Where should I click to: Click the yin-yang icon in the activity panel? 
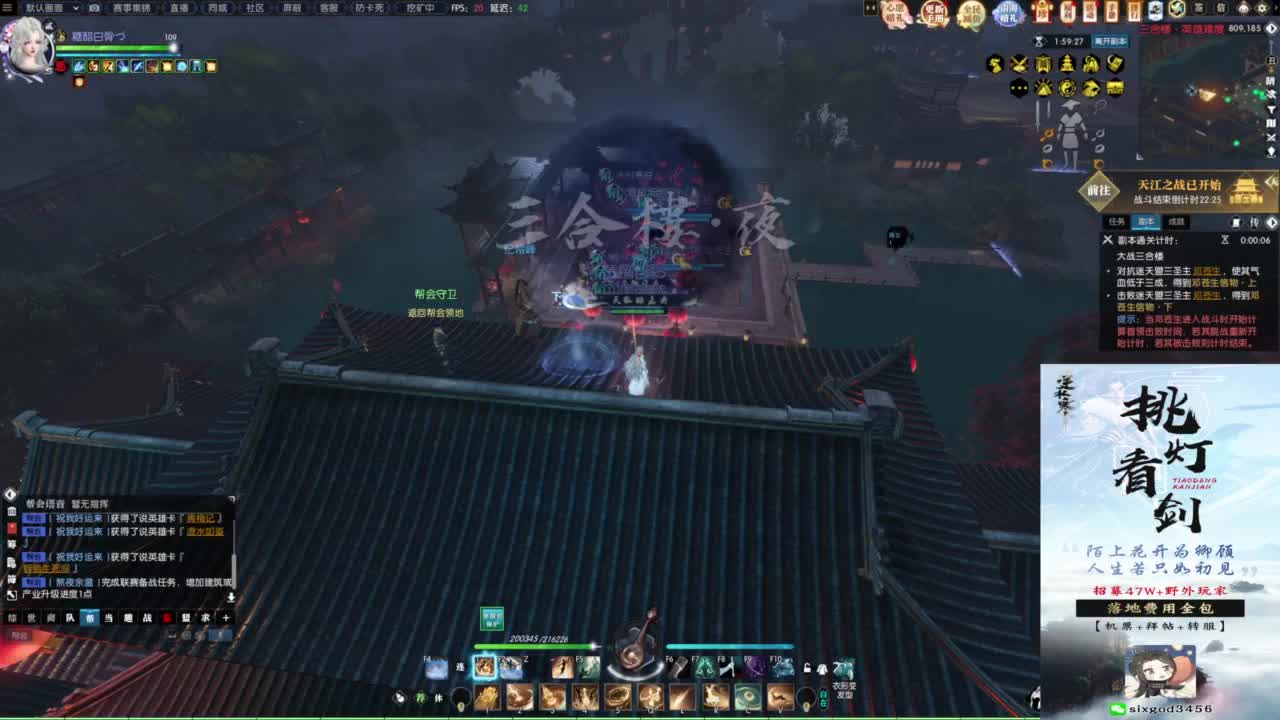pos(1067,90)
